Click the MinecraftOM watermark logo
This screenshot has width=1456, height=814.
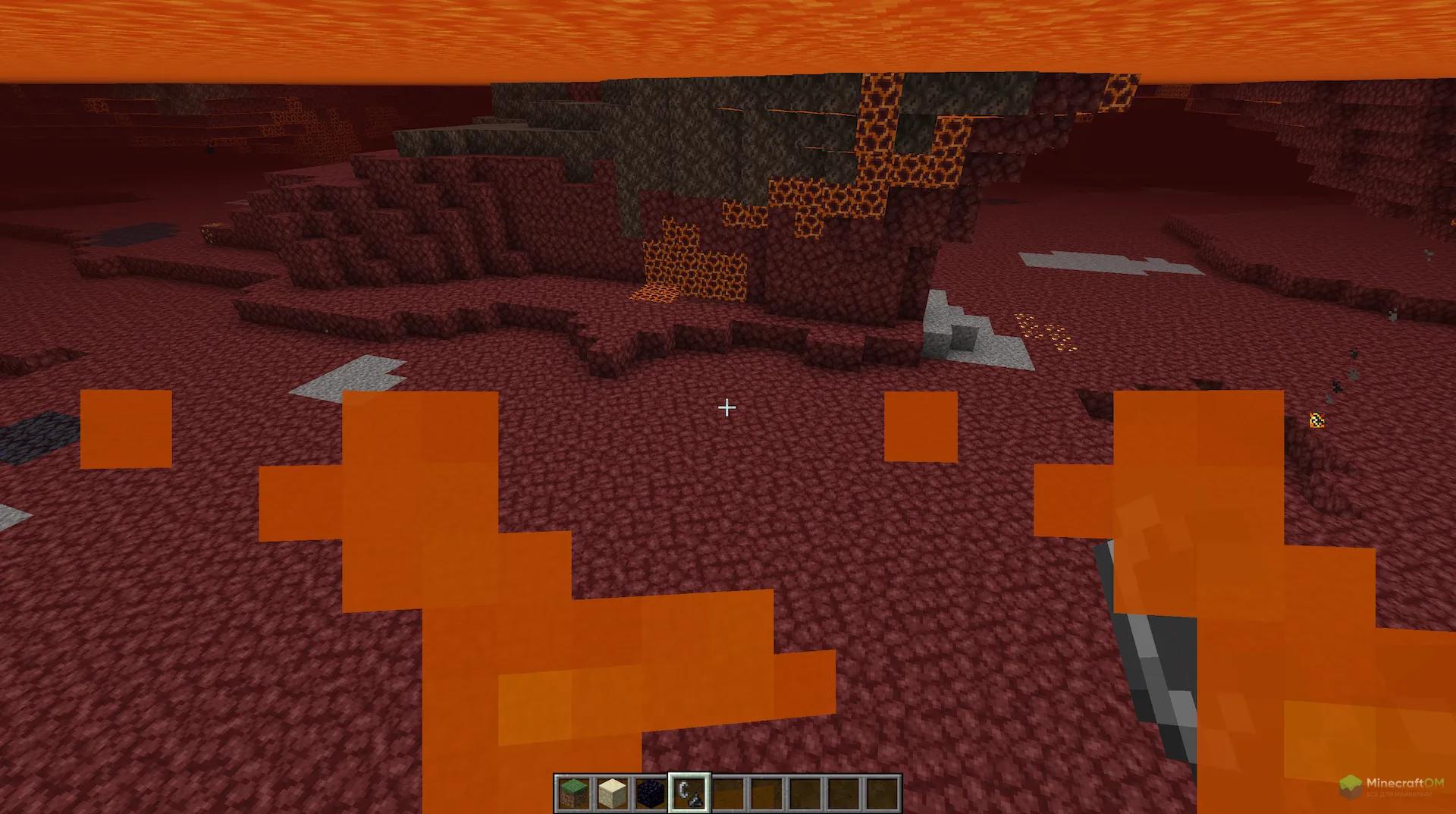(x=1391, y=786)
